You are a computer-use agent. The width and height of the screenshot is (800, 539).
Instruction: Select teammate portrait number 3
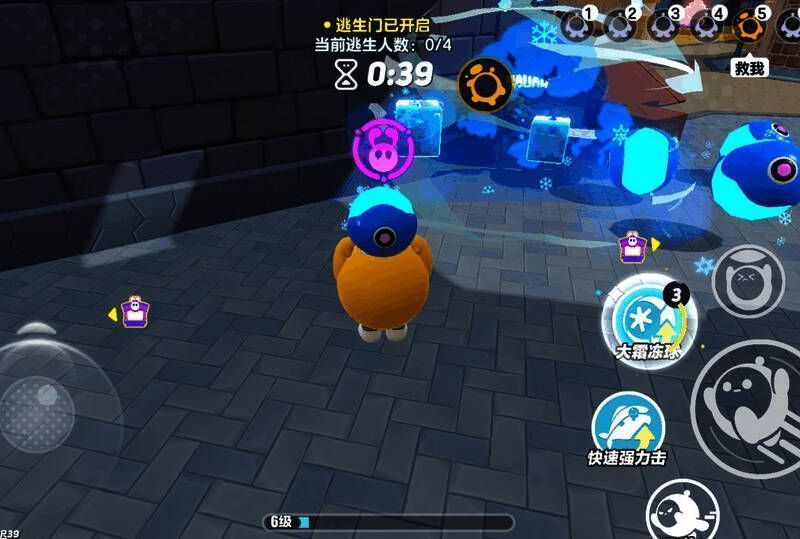(662, 25)
